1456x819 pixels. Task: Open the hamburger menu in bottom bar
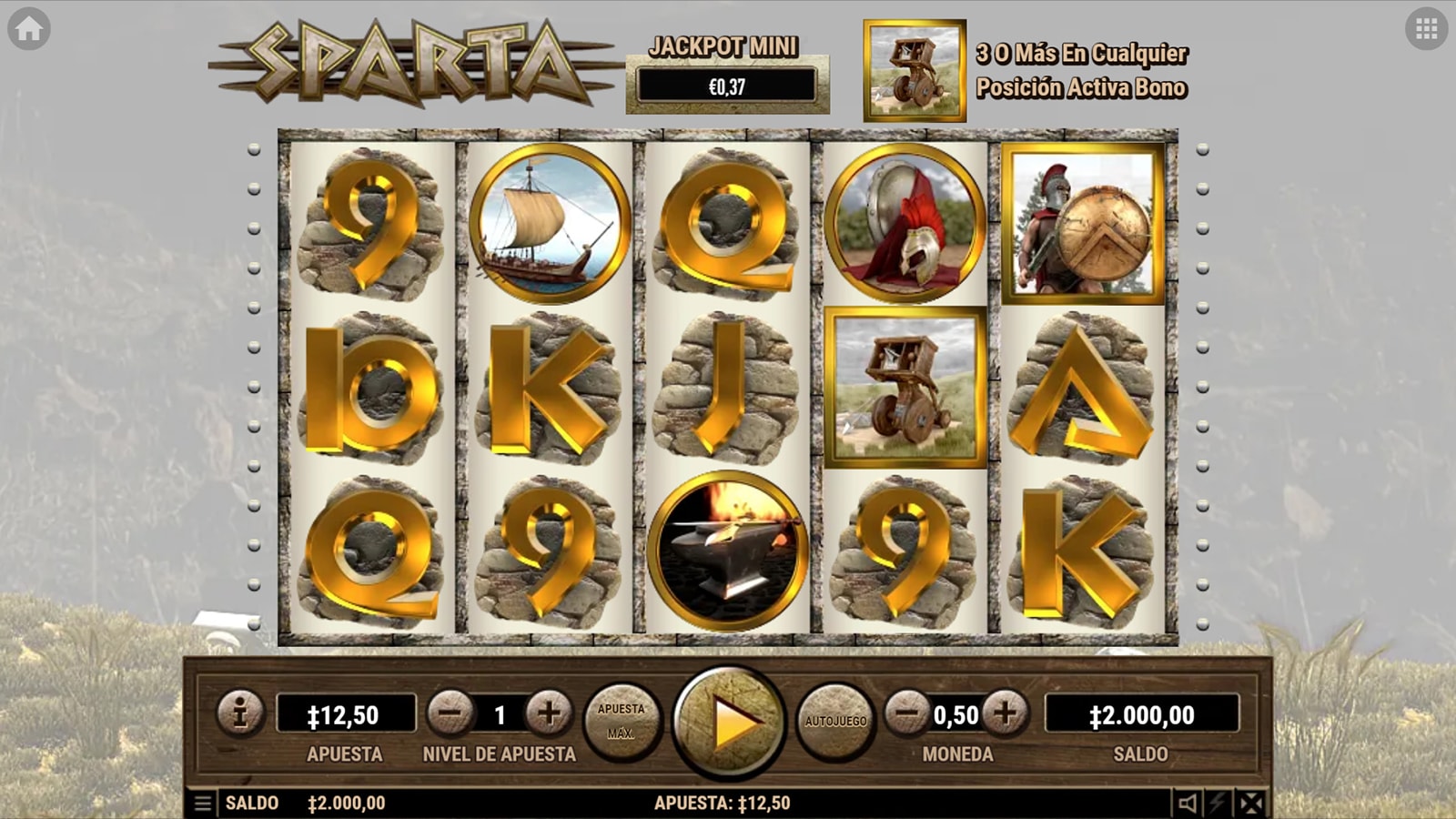tap(203, 803)
